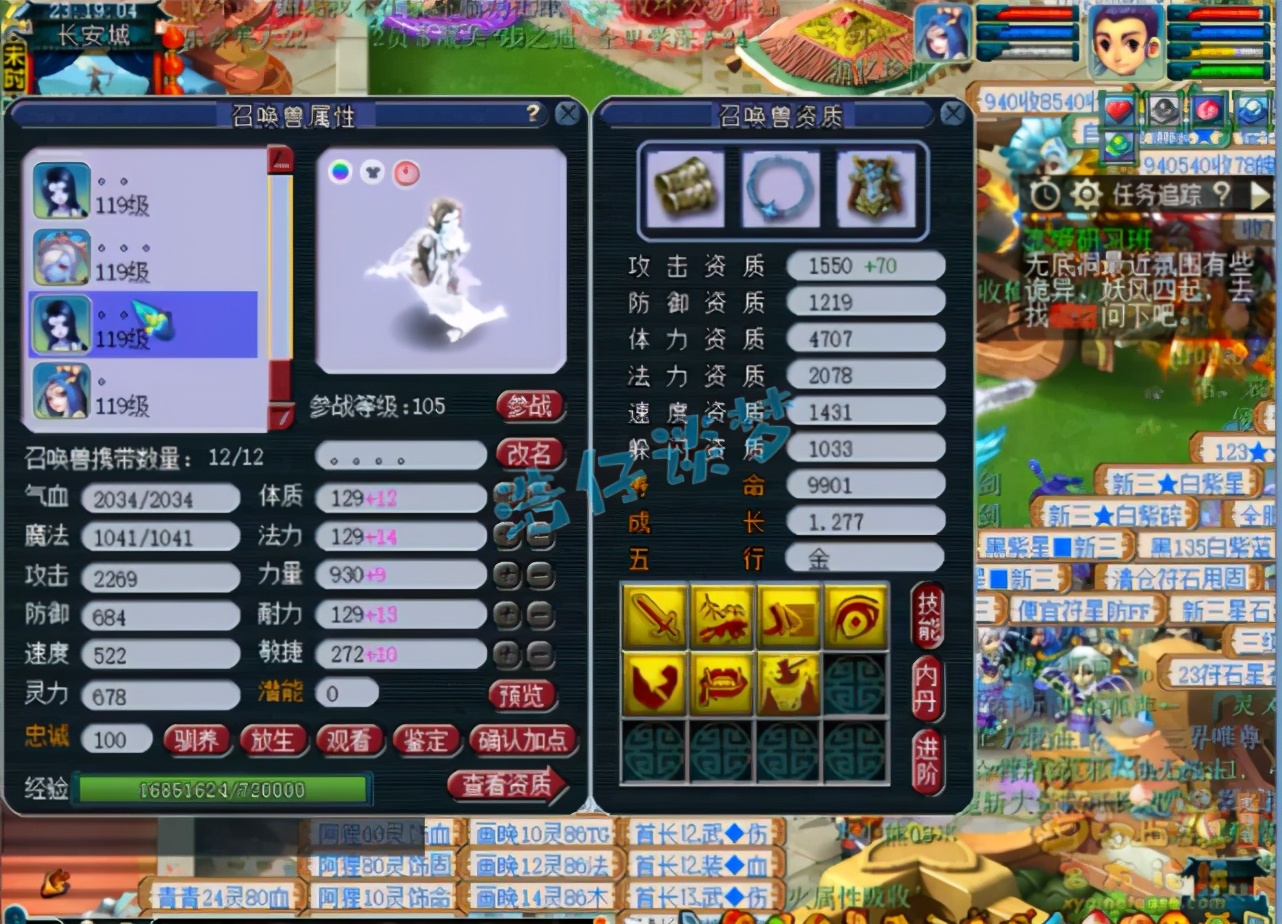Toggle the 查看资质 button
1282x924 pixels.
point(506,786)
